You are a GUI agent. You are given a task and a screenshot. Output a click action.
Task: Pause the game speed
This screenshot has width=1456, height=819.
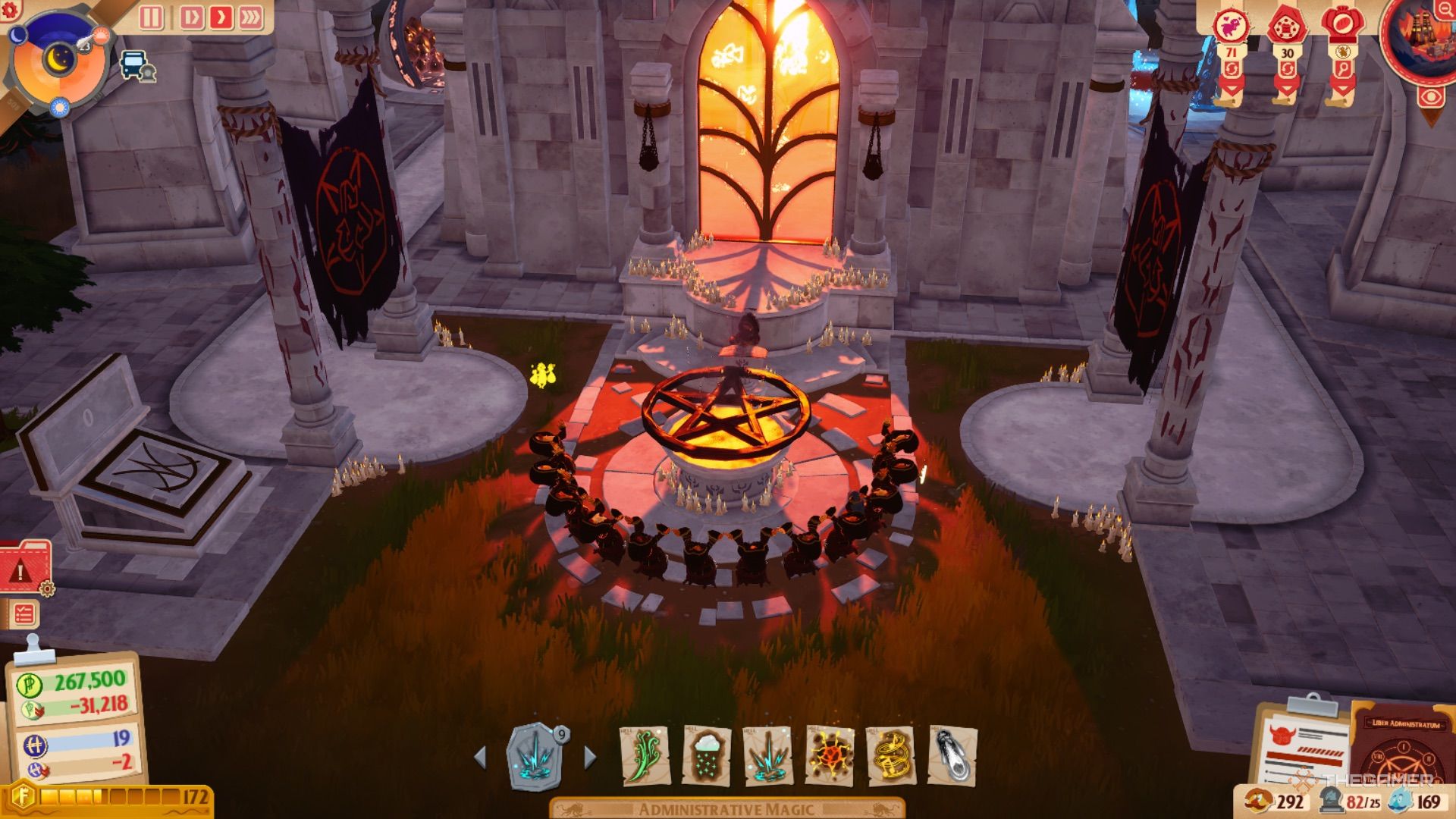click(x=152, y=17)
